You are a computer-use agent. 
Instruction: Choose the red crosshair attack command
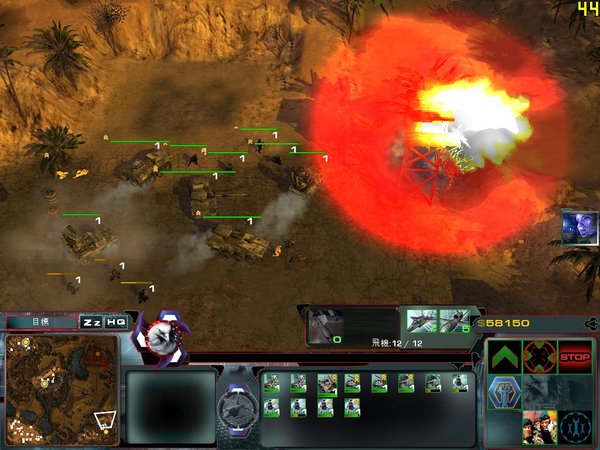point(540,356)
